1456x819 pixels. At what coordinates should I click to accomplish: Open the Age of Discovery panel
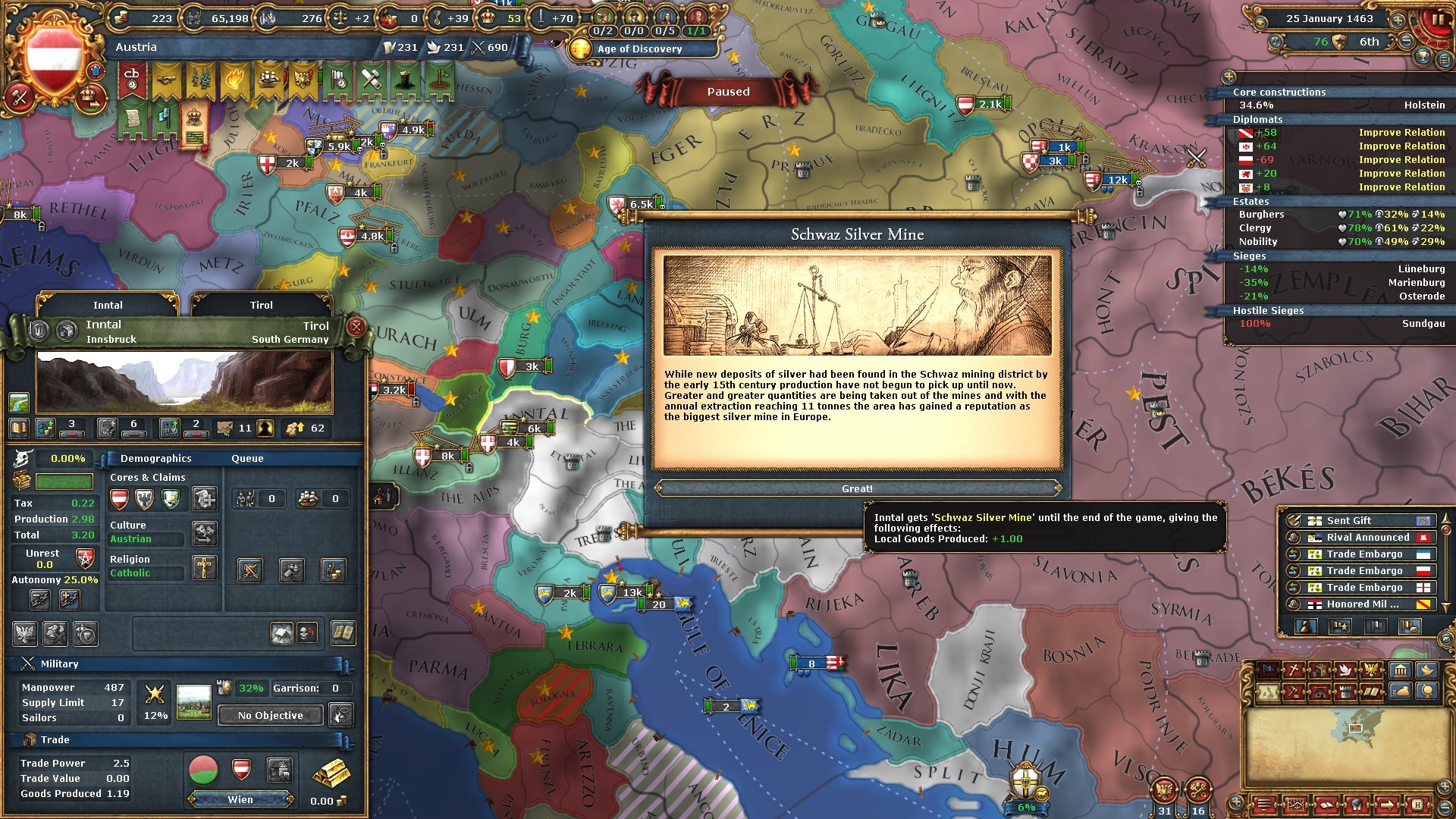tap(639, 49)
